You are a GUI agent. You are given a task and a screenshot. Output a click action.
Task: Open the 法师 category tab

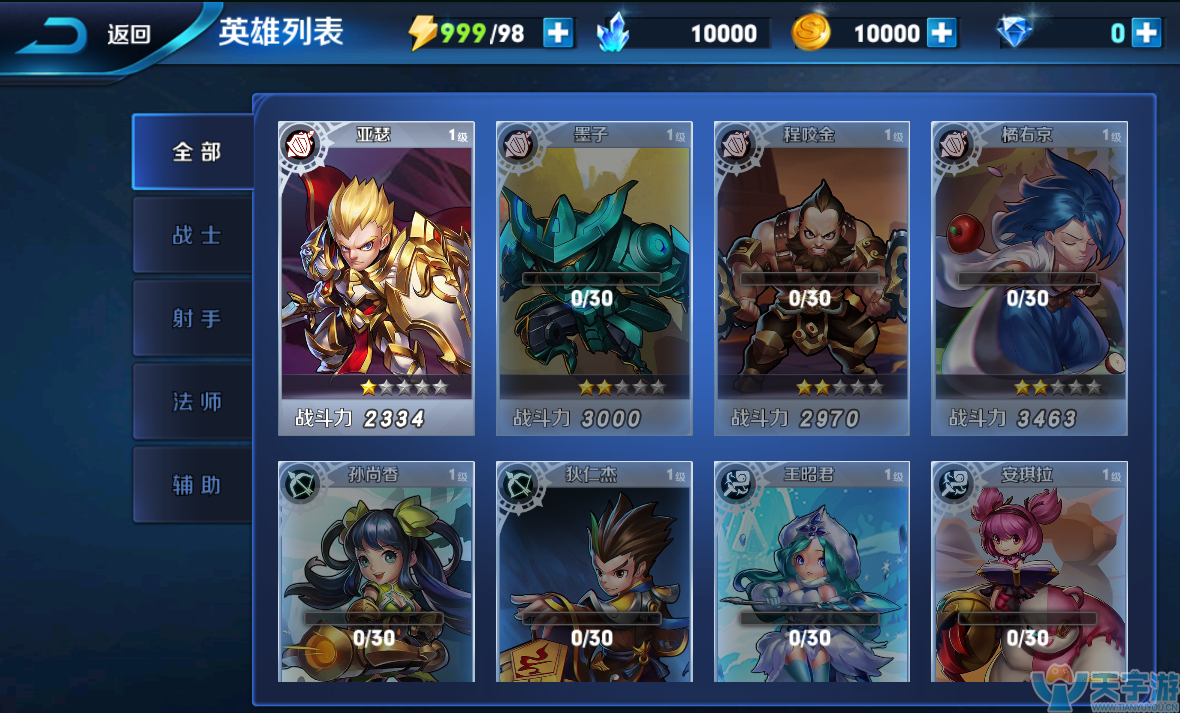click(195, 402)
